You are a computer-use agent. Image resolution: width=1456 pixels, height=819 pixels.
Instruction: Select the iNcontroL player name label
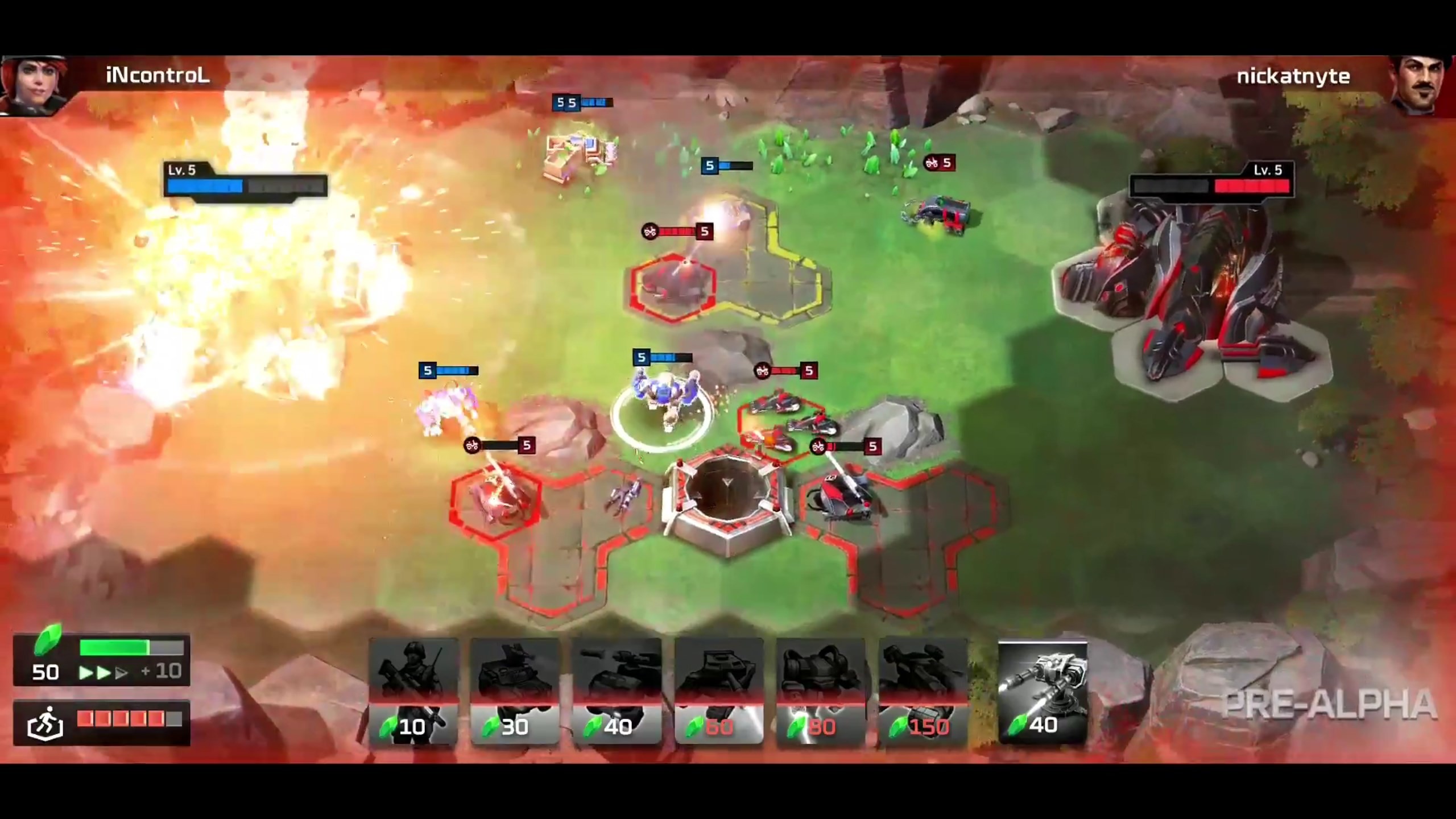pos(157,76)
